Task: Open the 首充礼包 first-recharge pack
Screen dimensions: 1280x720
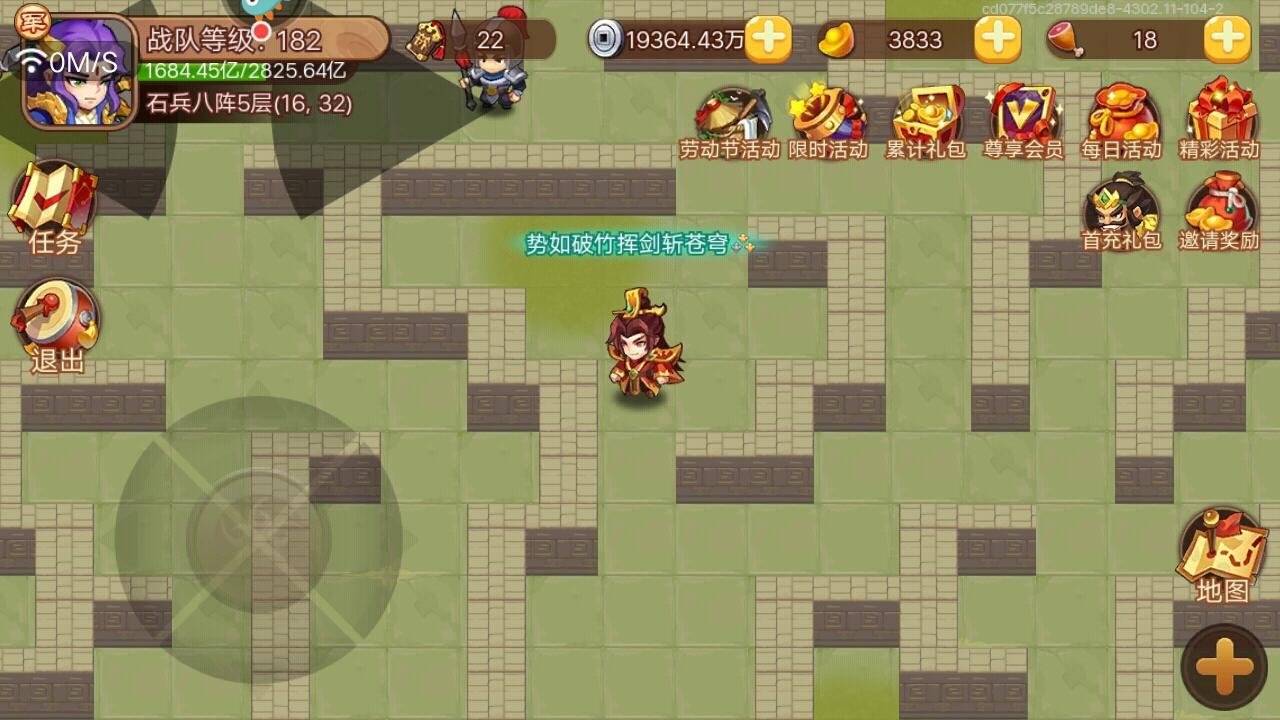Action: pyautogui.click(x=1122, y=207)
